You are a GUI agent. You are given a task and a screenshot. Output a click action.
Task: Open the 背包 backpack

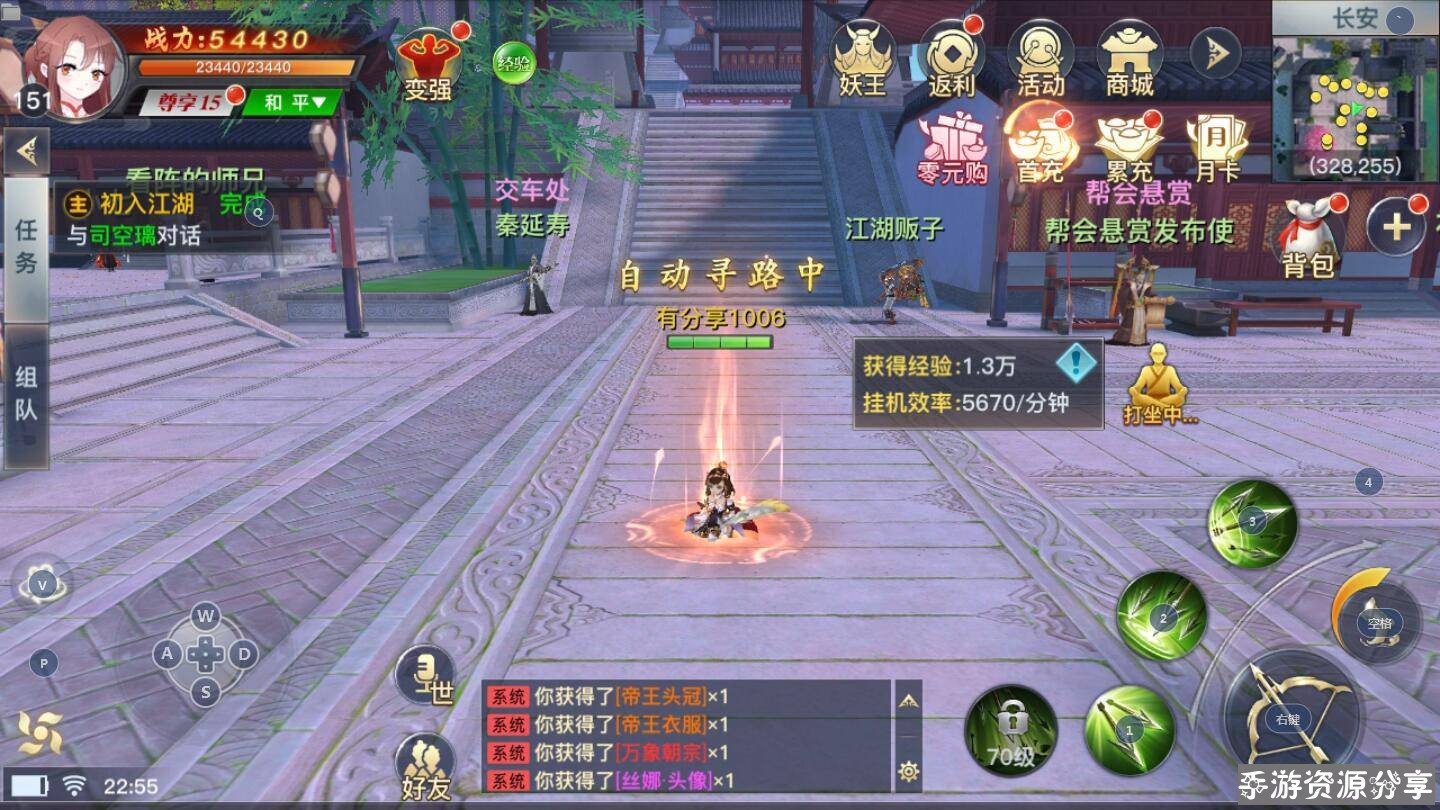pos(1309,237)
